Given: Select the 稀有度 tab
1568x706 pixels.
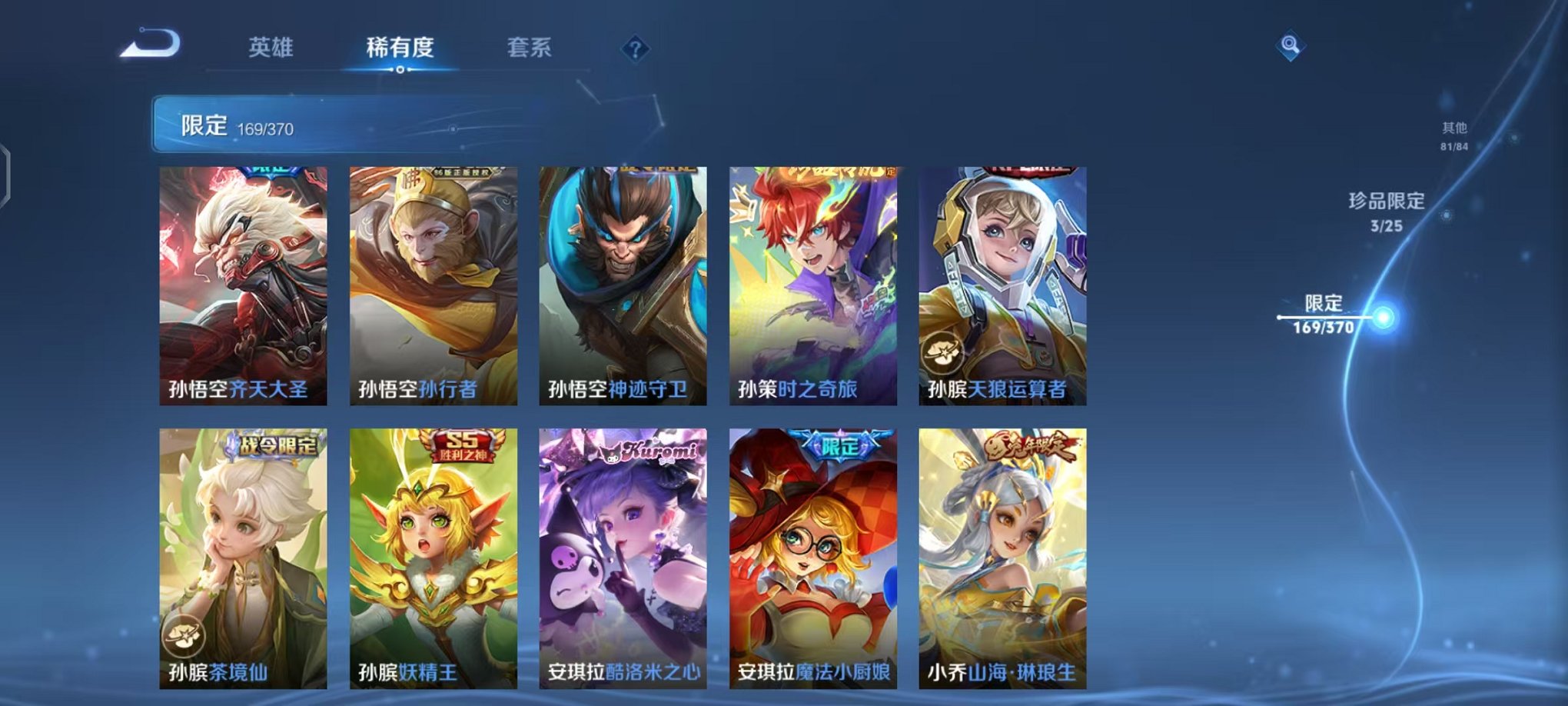Looking at the screenshot, I should (x=400, y=48).
